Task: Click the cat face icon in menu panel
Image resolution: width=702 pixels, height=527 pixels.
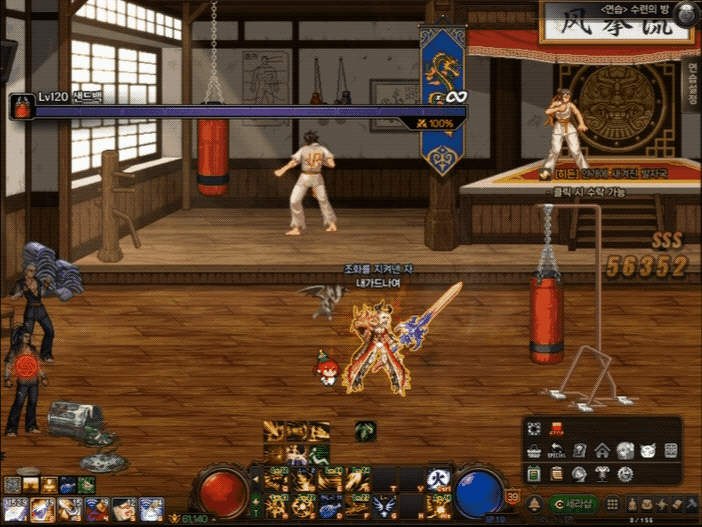Action: (647, 450)
